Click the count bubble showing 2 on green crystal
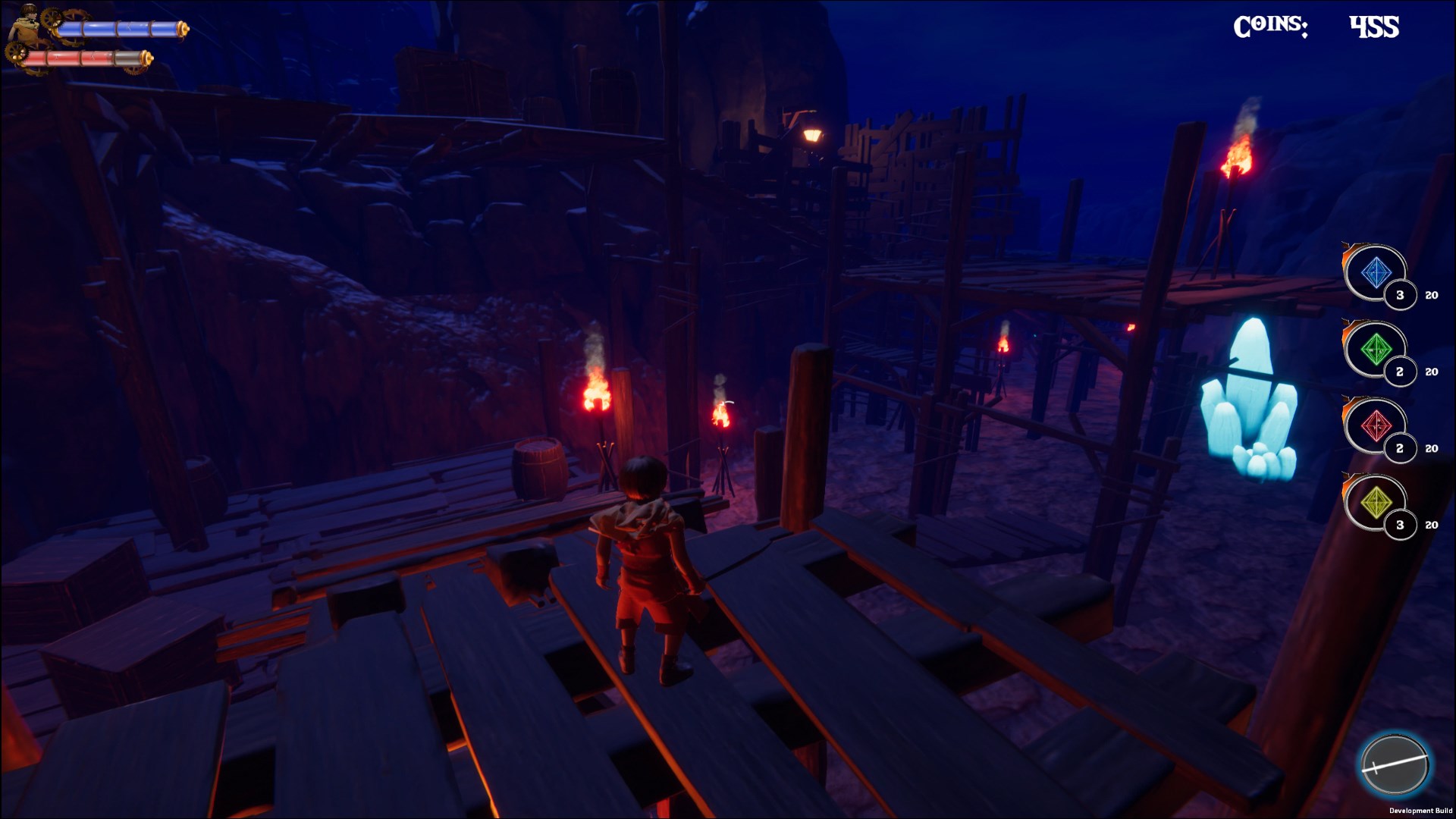The width and height of the screenshot is (1456, 819). [x=1400, y=372]
